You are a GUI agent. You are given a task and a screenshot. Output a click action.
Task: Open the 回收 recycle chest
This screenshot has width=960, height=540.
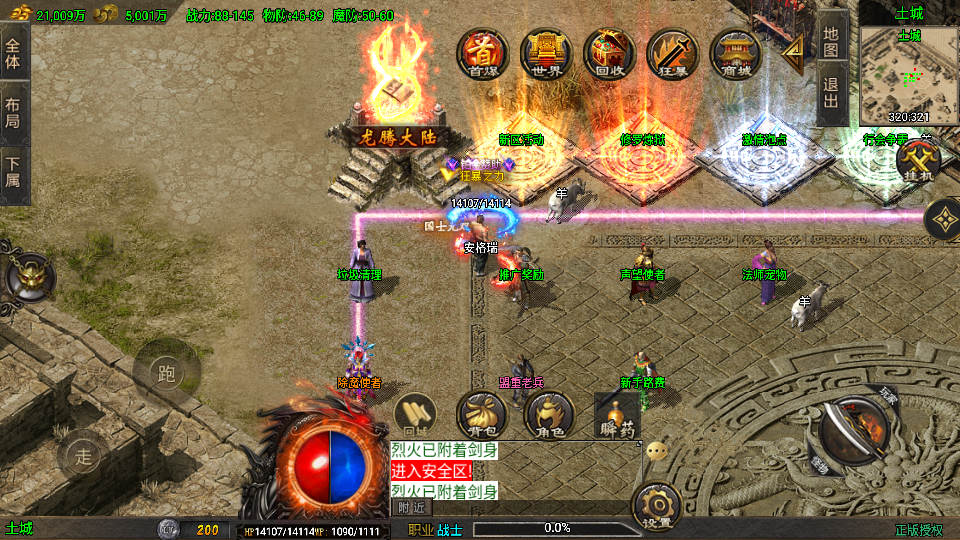pos(609,53)
